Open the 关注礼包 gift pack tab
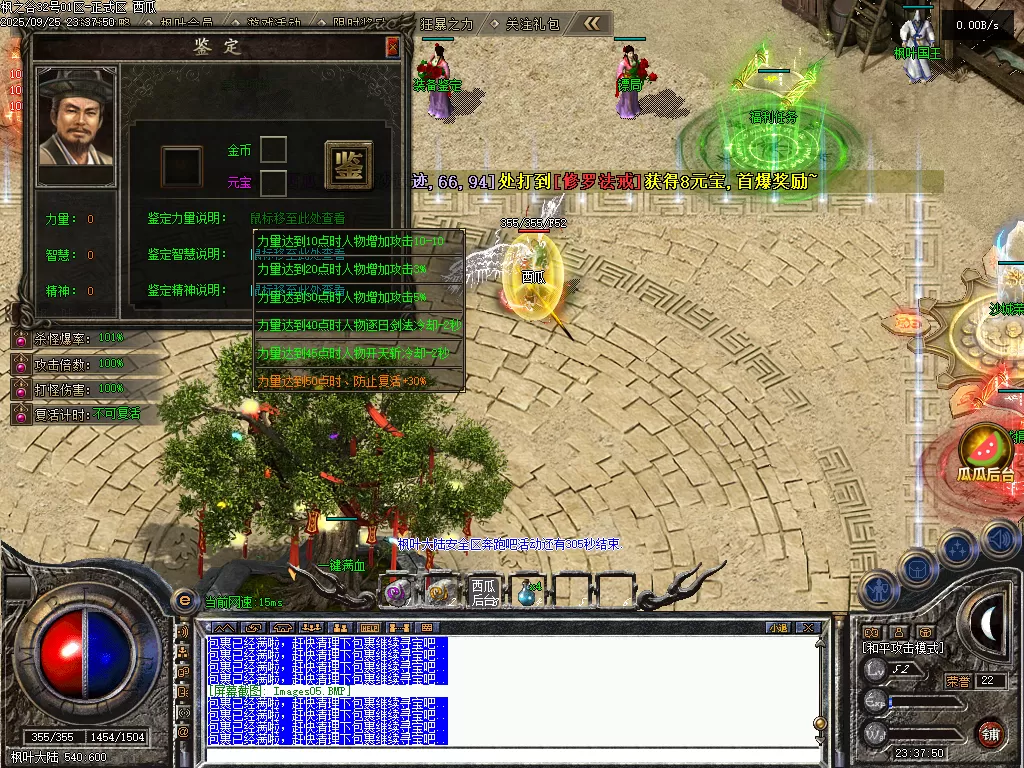Viewport: 1024px width, 768px height. click(x=532, y=23)
